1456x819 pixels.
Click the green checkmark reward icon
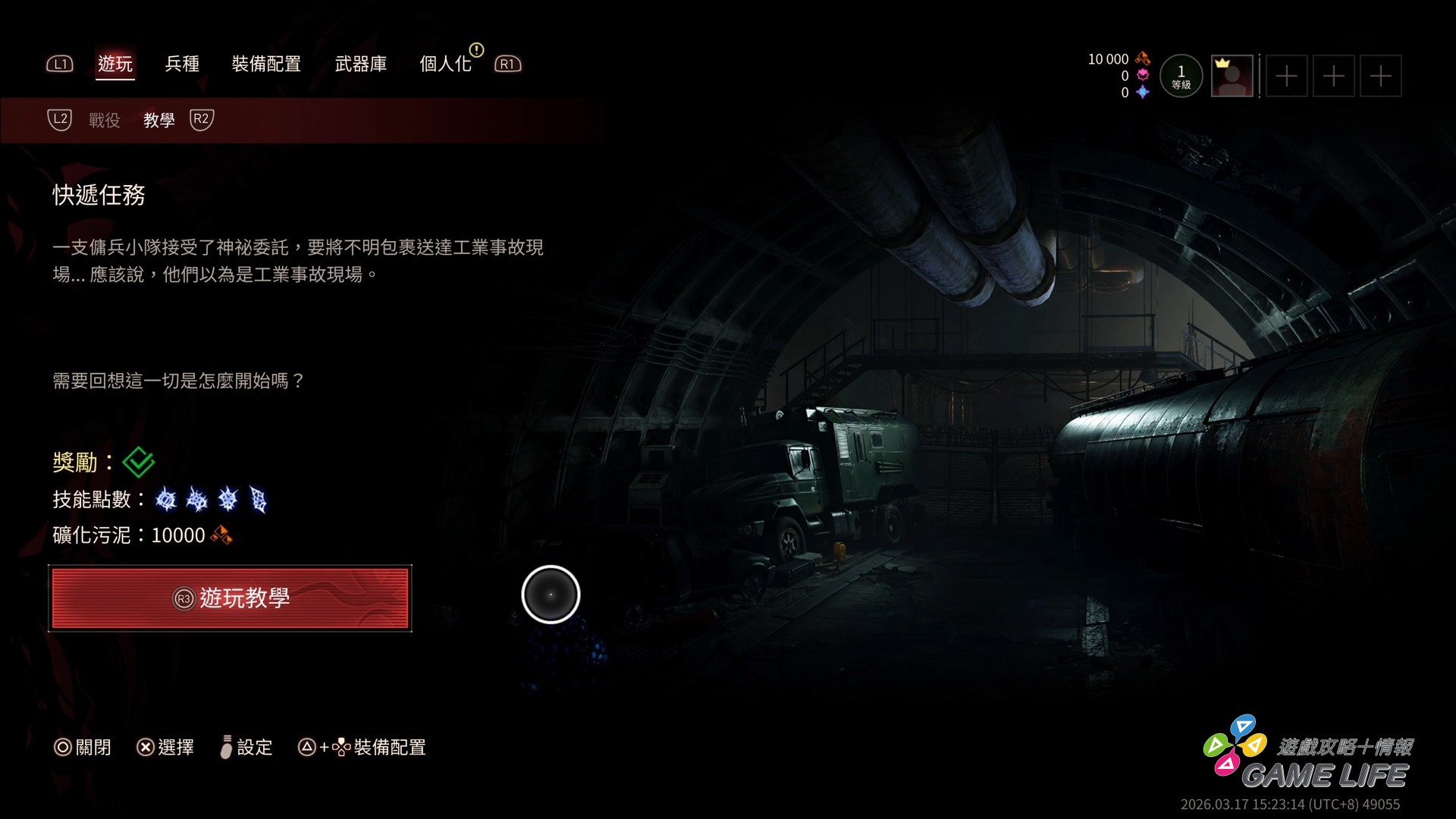(x=139, y=461)
